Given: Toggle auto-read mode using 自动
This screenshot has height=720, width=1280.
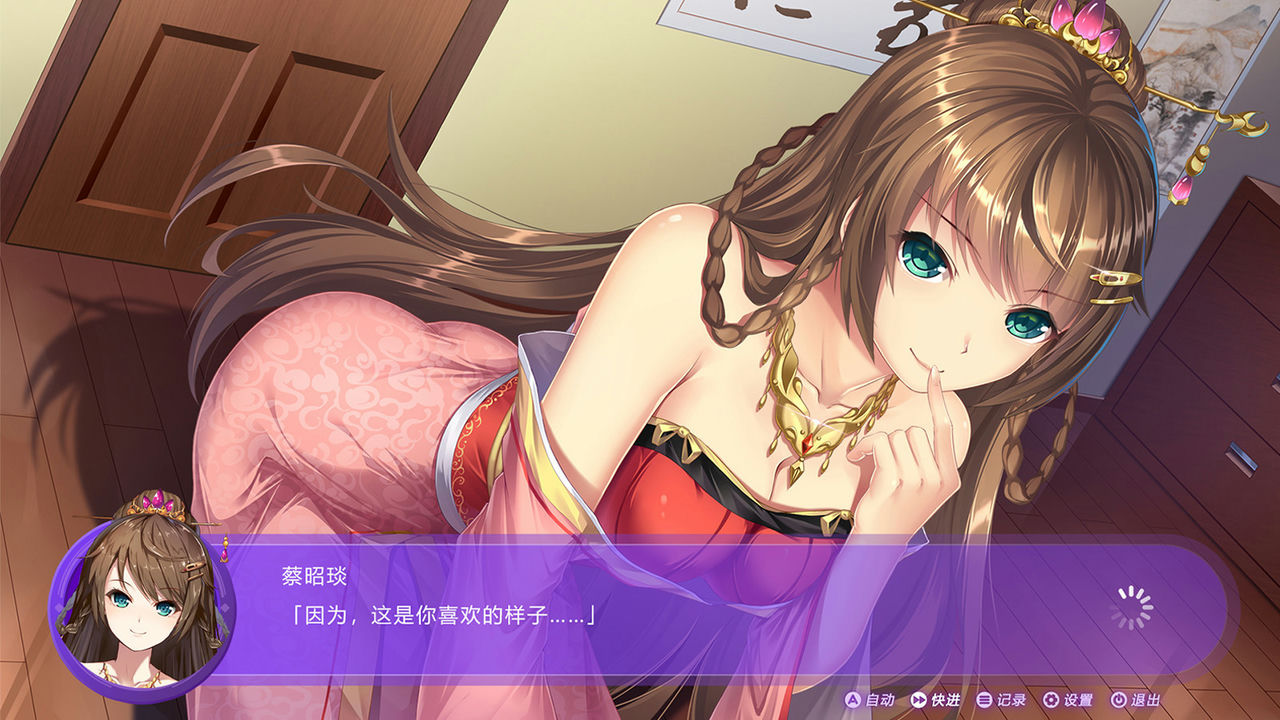Looking at the screenshot, I should pyautogui.click(x=879, y=701).
